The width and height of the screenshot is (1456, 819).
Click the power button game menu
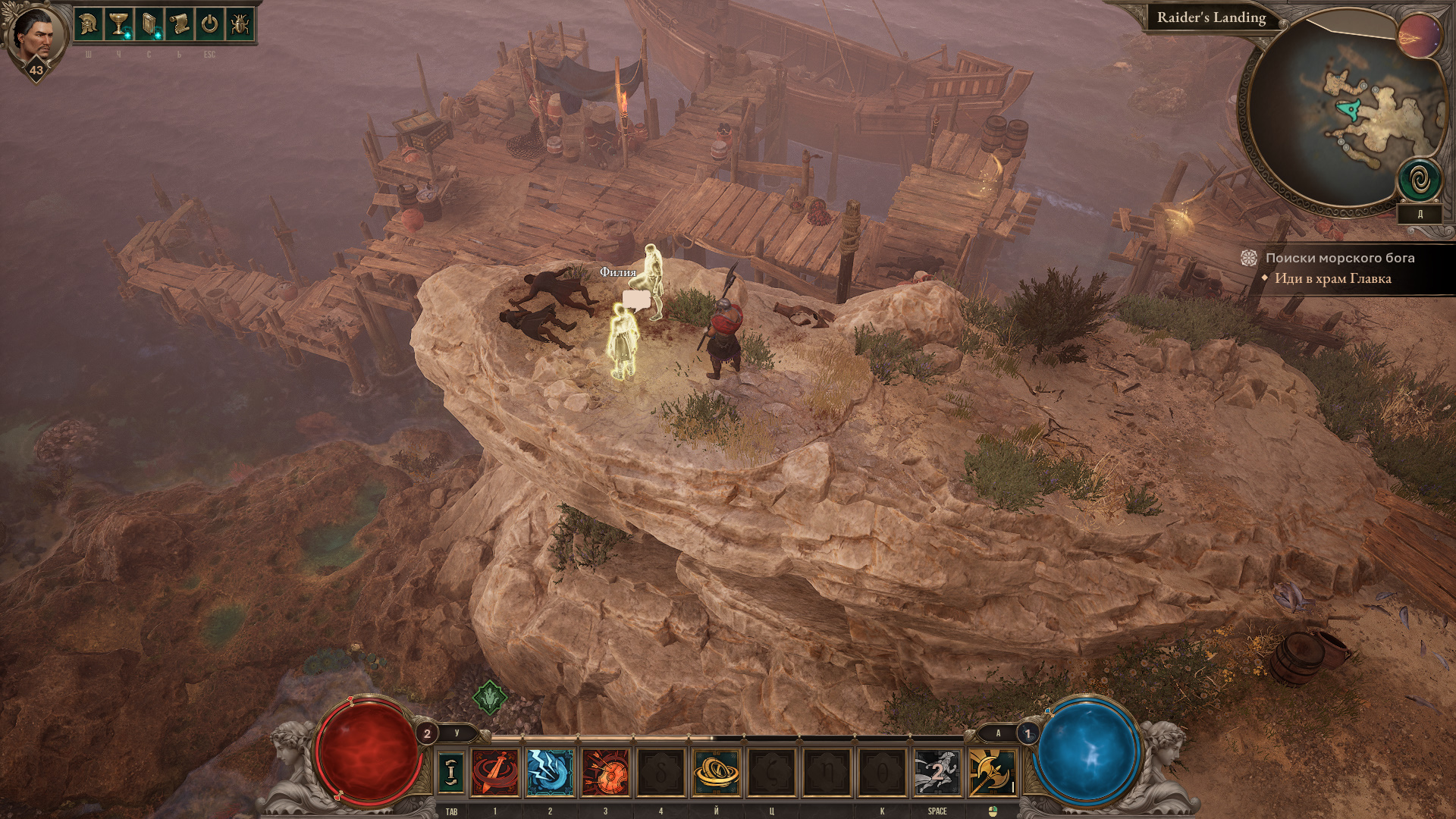pyautogui.click(x=209, y=24)
